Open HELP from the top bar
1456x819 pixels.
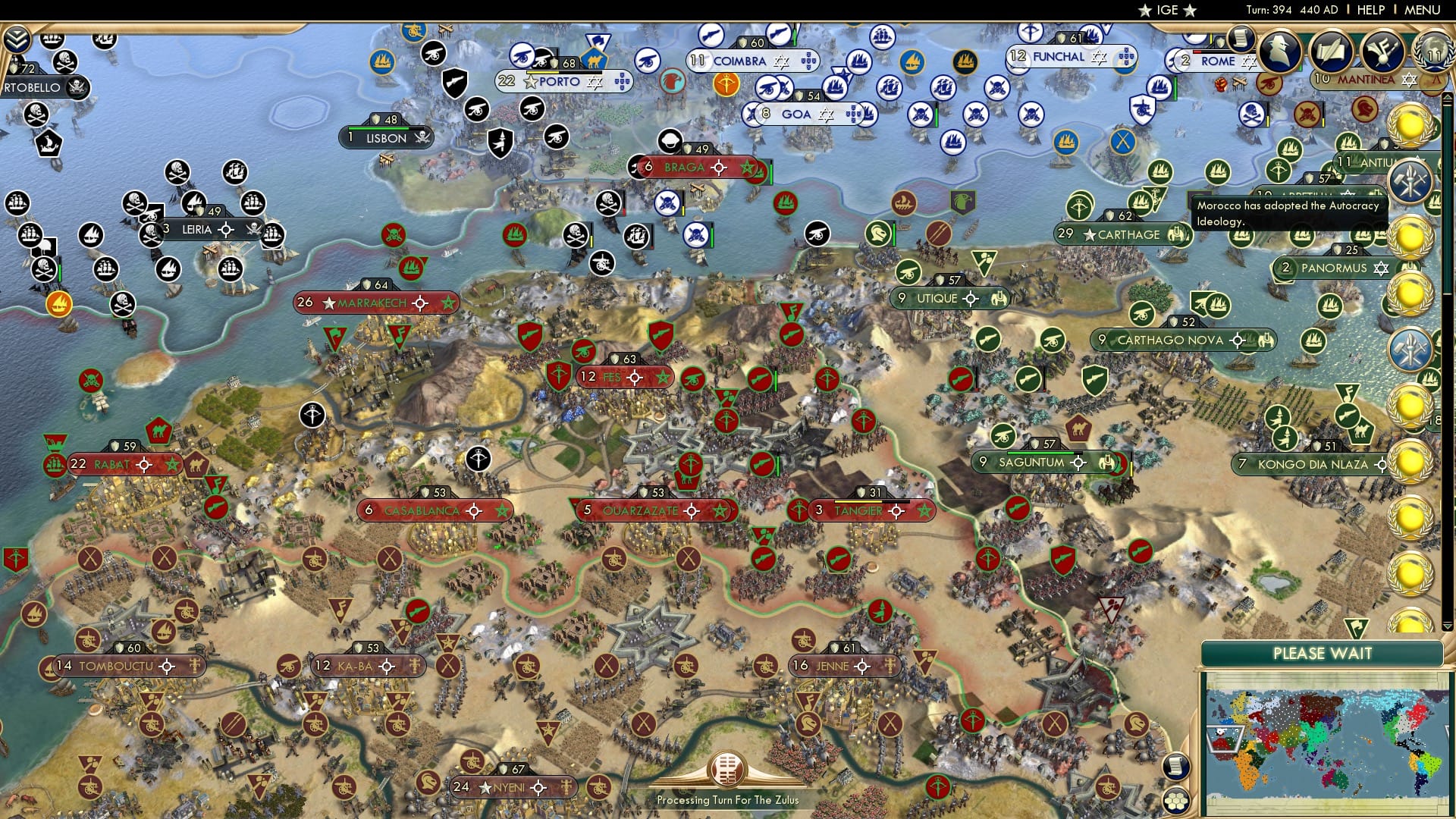(1371, 9)
